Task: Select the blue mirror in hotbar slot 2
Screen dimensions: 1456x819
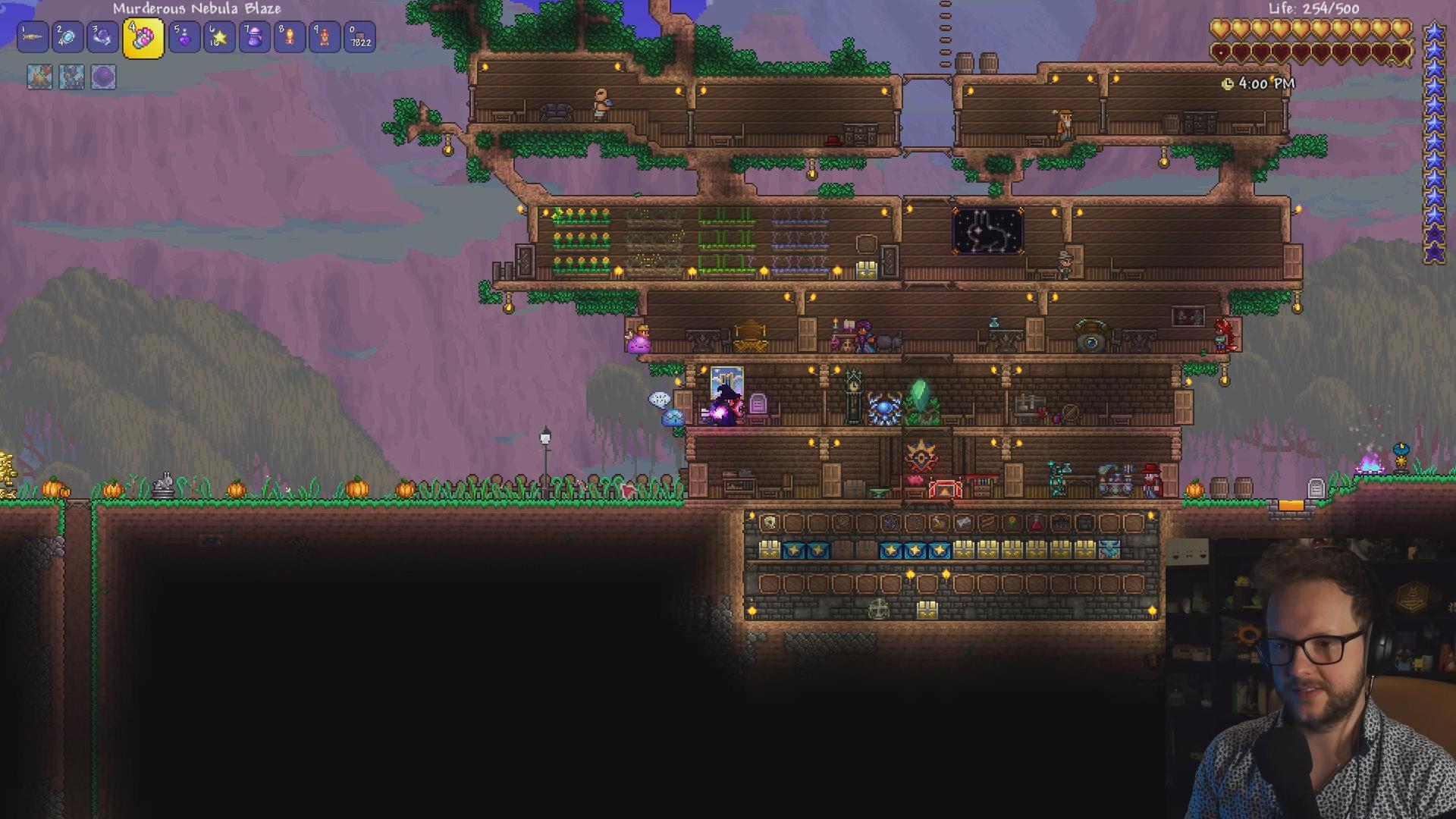Action: click(x=67, y=37)
